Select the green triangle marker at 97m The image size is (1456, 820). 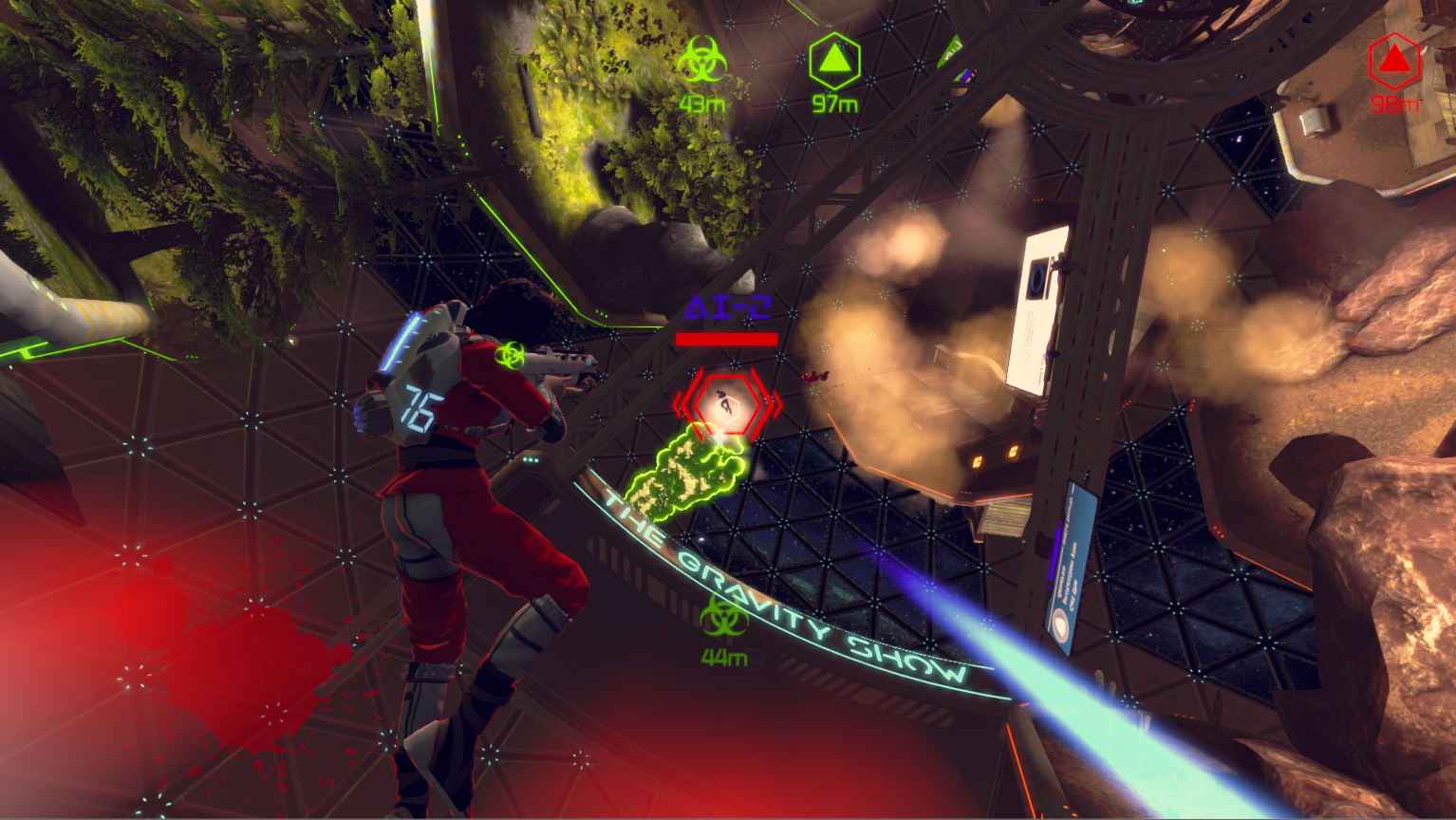[x=834, y=62]
